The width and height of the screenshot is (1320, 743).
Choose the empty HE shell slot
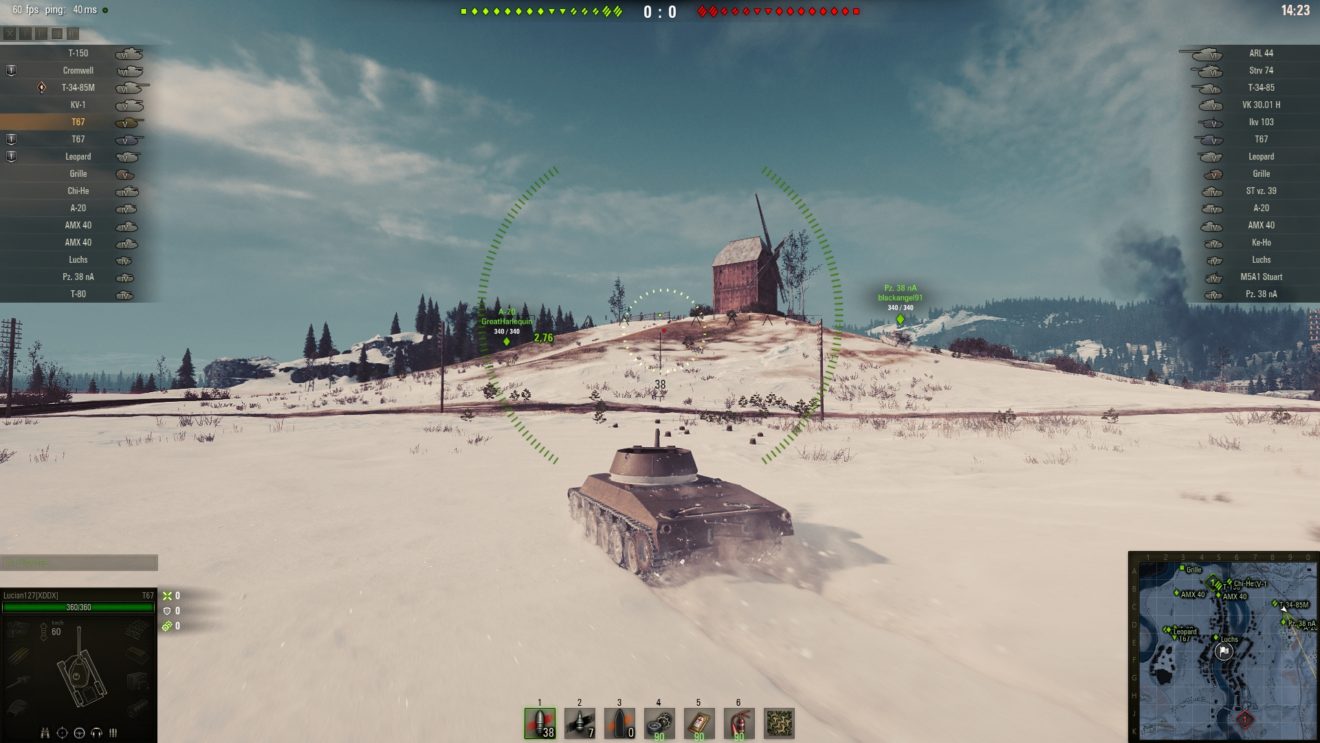tap(619, 722)
